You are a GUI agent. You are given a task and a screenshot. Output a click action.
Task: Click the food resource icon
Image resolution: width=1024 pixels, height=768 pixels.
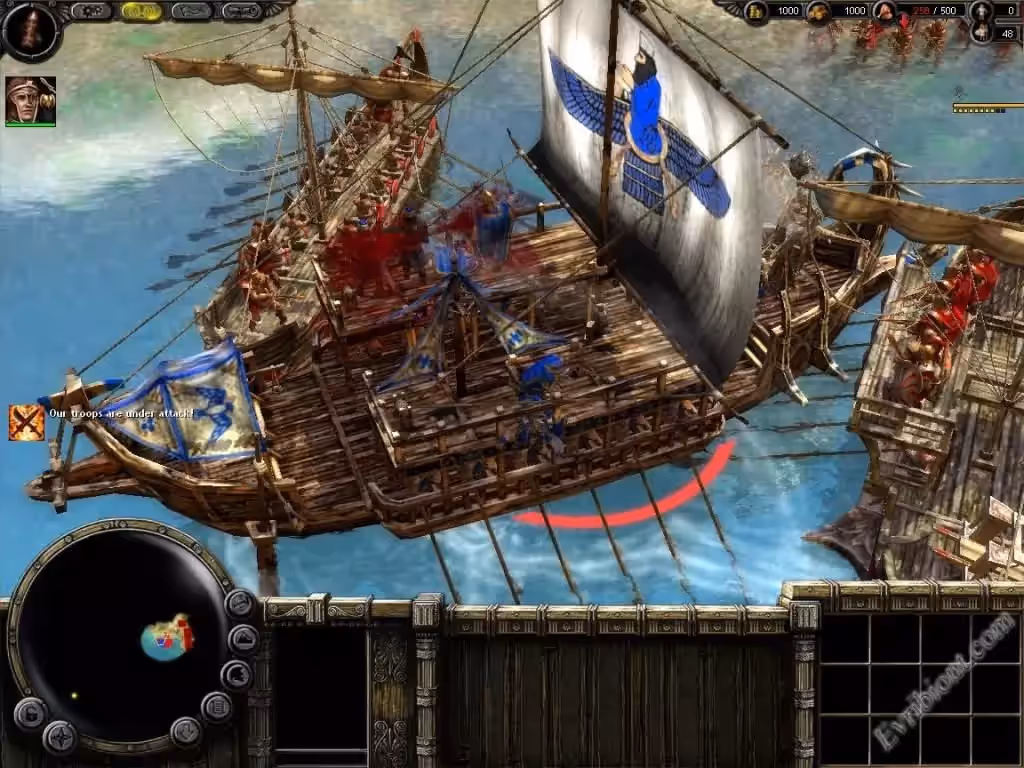click(x=819, y=11)
